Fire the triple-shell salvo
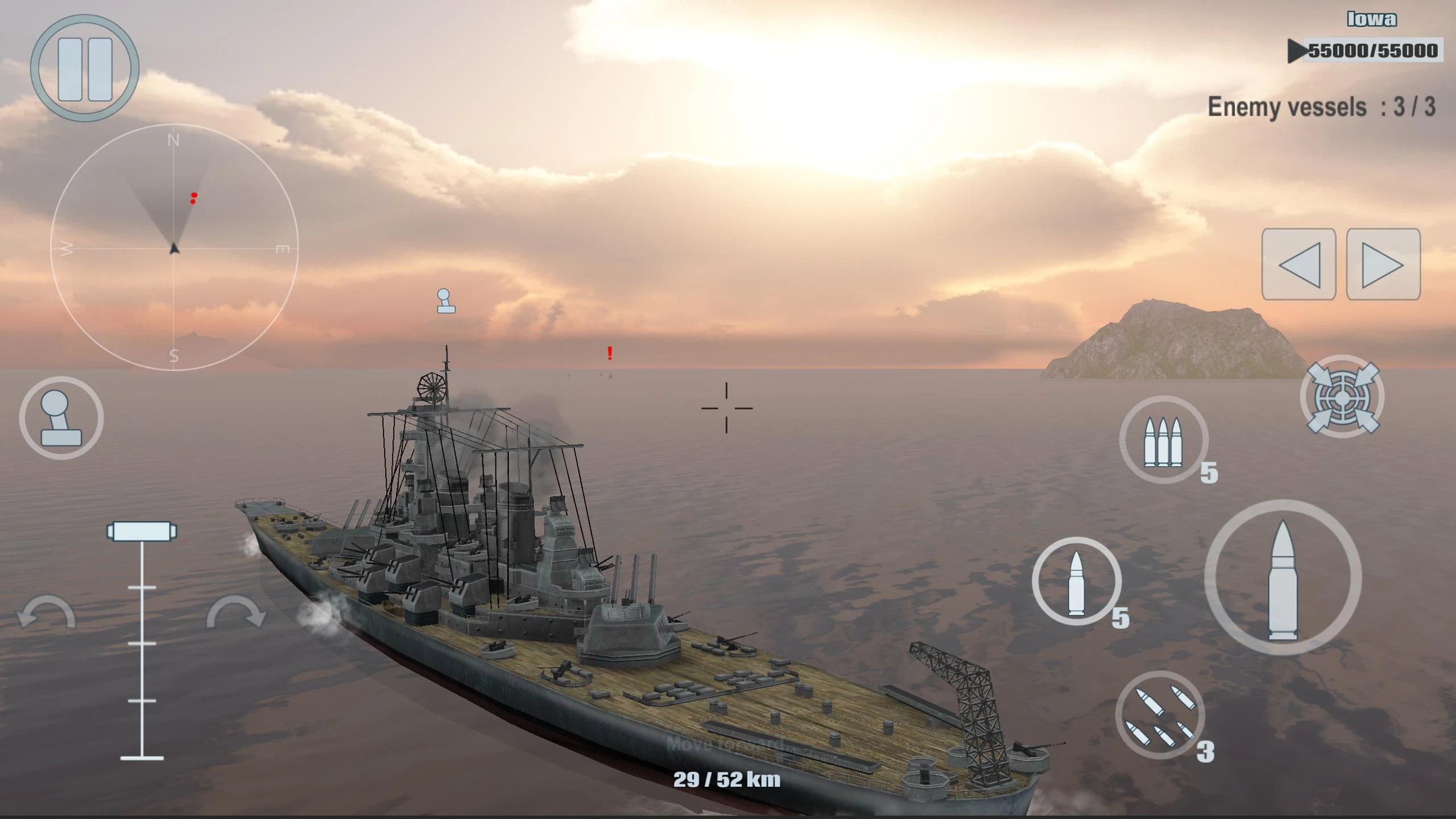The image size is (1456, 819). (1164, 440)
